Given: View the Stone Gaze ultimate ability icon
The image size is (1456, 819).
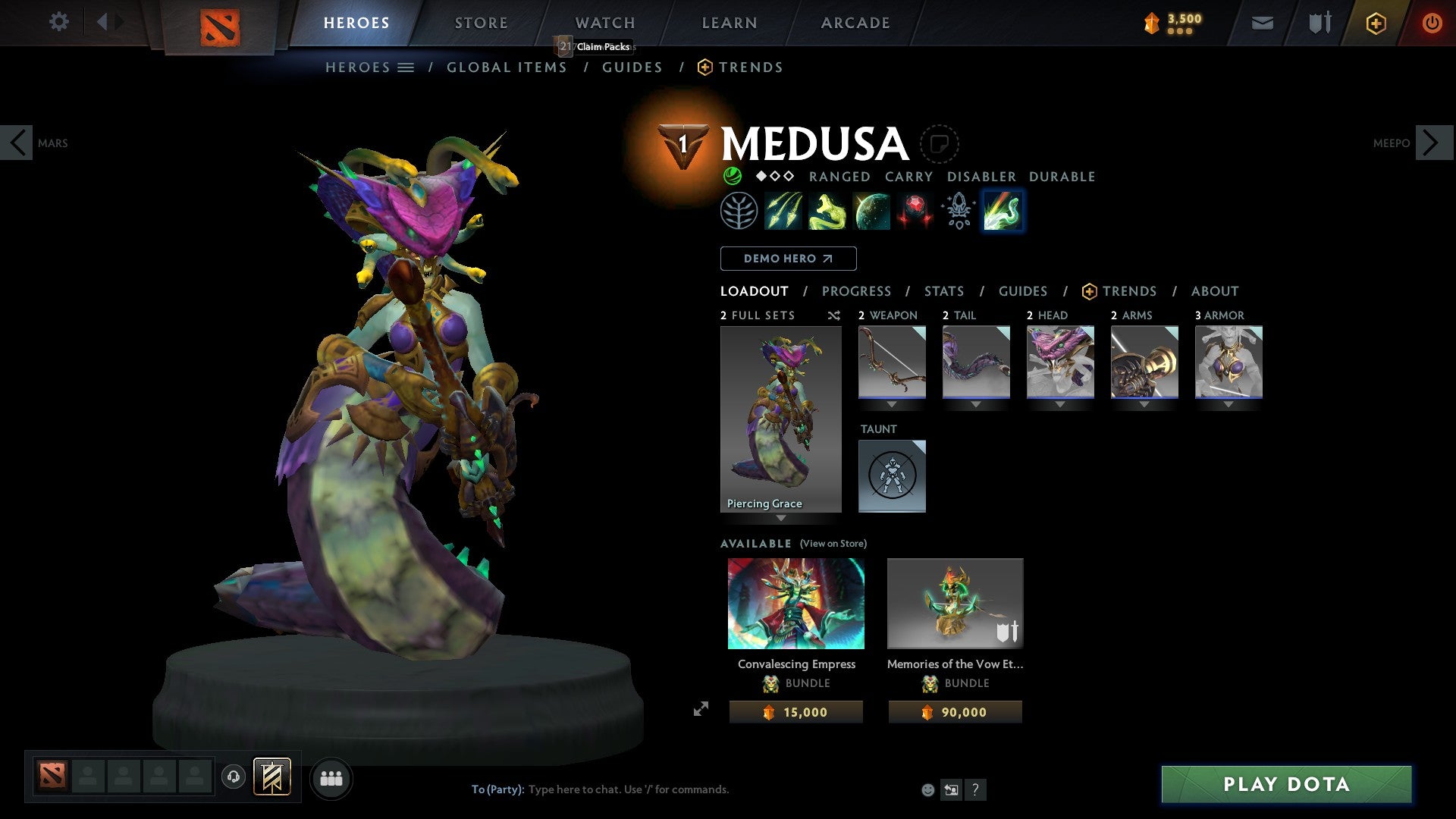Looking at the screenshot, I should pos(915,211).
